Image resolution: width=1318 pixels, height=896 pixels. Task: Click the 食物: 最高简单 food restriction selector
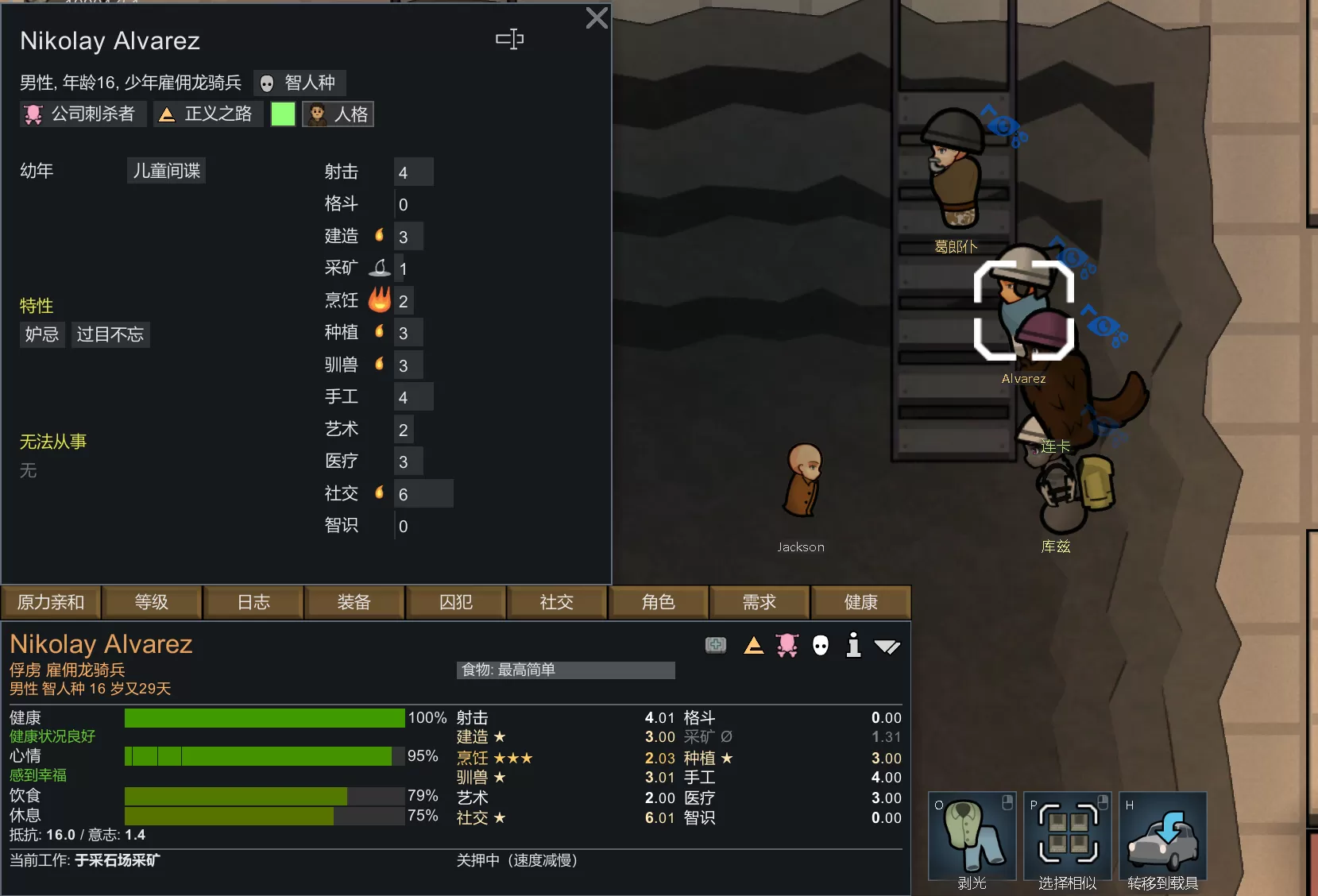point(566,670)
